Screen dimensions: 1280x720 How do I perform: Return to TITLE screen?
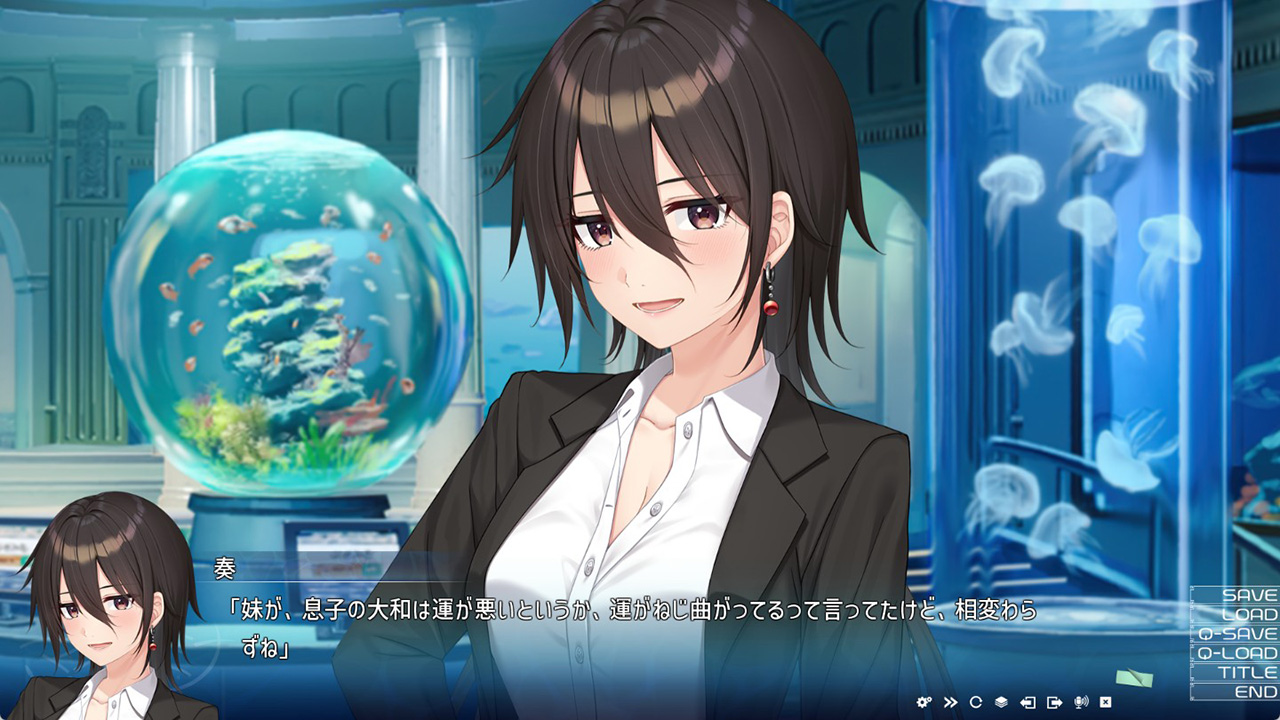coord(1236,672)
